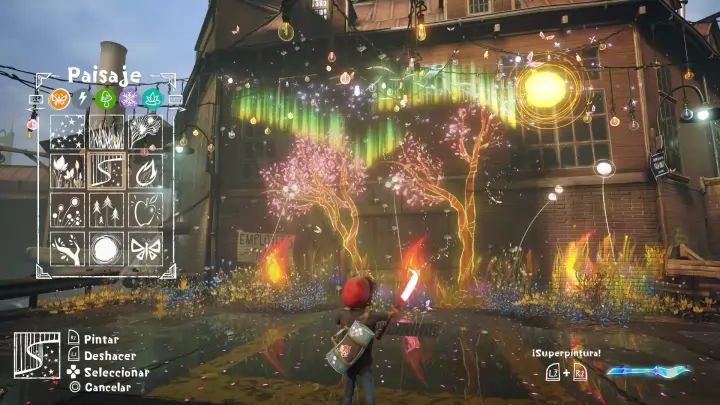
Task: Switch to the green mushroom category tab
Action: tap(106, 98)
